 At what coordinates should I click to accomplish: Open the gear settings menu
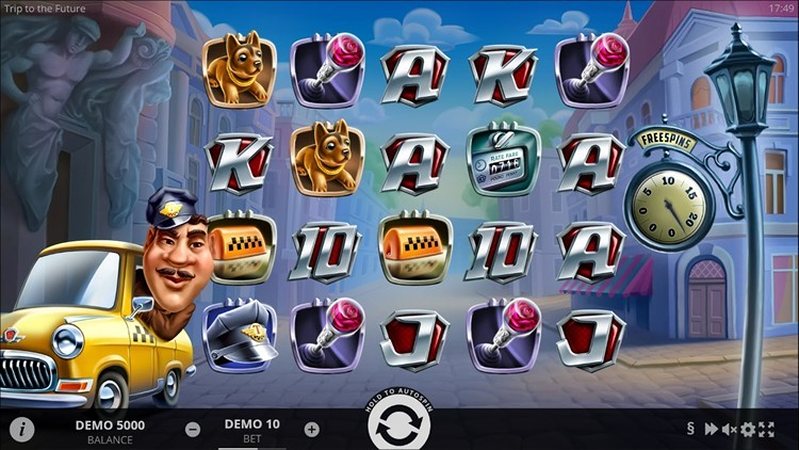click(747, 429)
